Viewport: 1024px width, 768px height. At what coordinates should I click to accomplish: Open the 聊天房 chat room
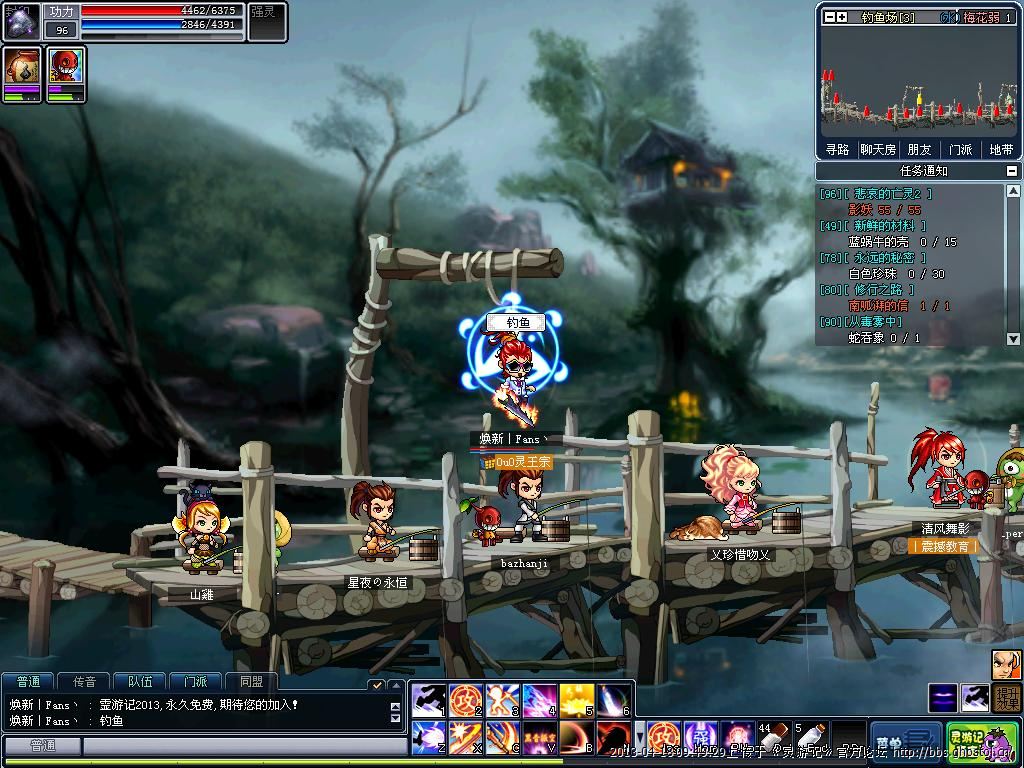(x=877, y=150)
